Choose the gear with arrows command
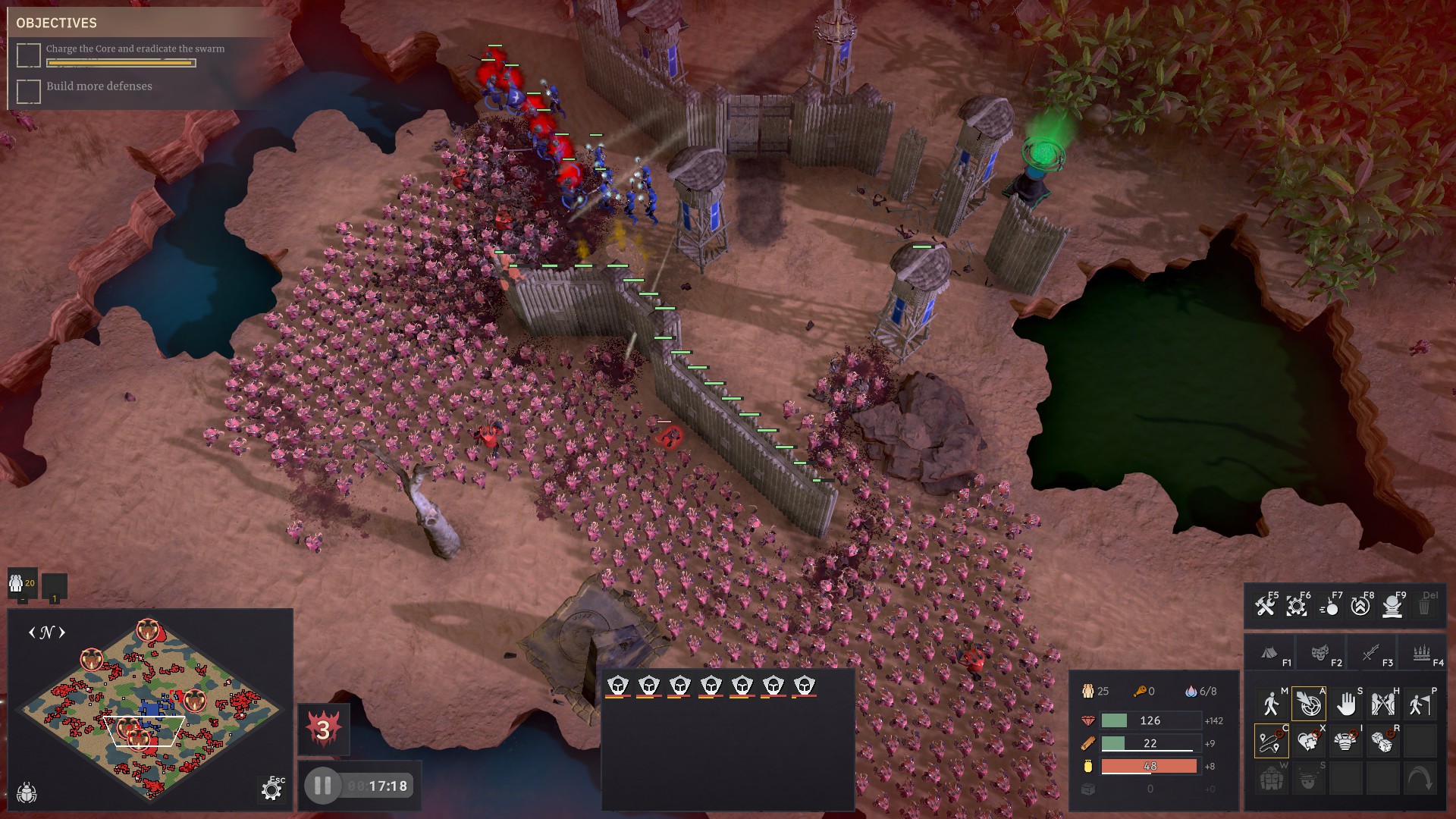Screen dimensions: 1456x819 pyautogui.click(x=1297, y=607)
